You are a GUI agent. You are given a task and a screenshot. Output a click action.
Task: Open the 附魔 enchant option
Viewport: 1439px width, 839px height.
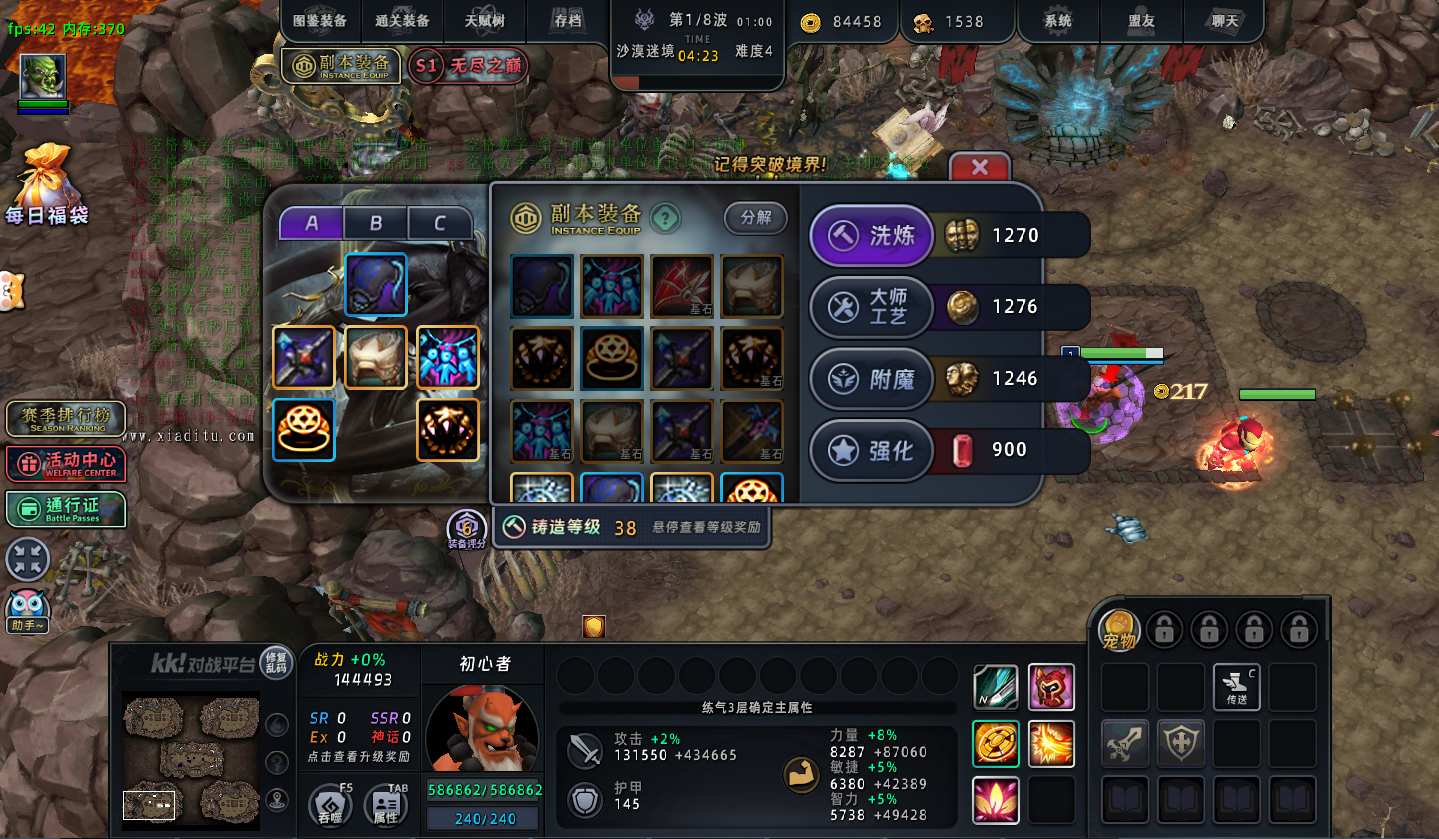[871, 379]
